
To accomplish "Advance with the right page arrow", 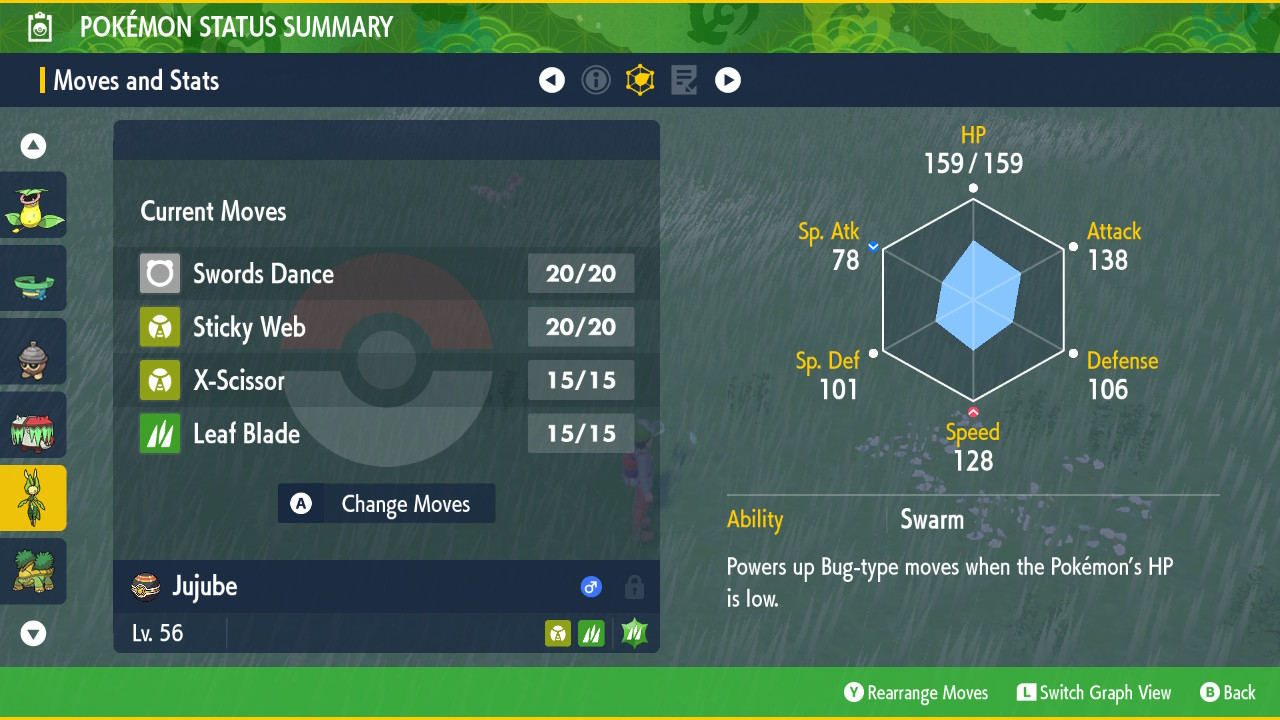I will pyautogui.click(x=728, y=80).
